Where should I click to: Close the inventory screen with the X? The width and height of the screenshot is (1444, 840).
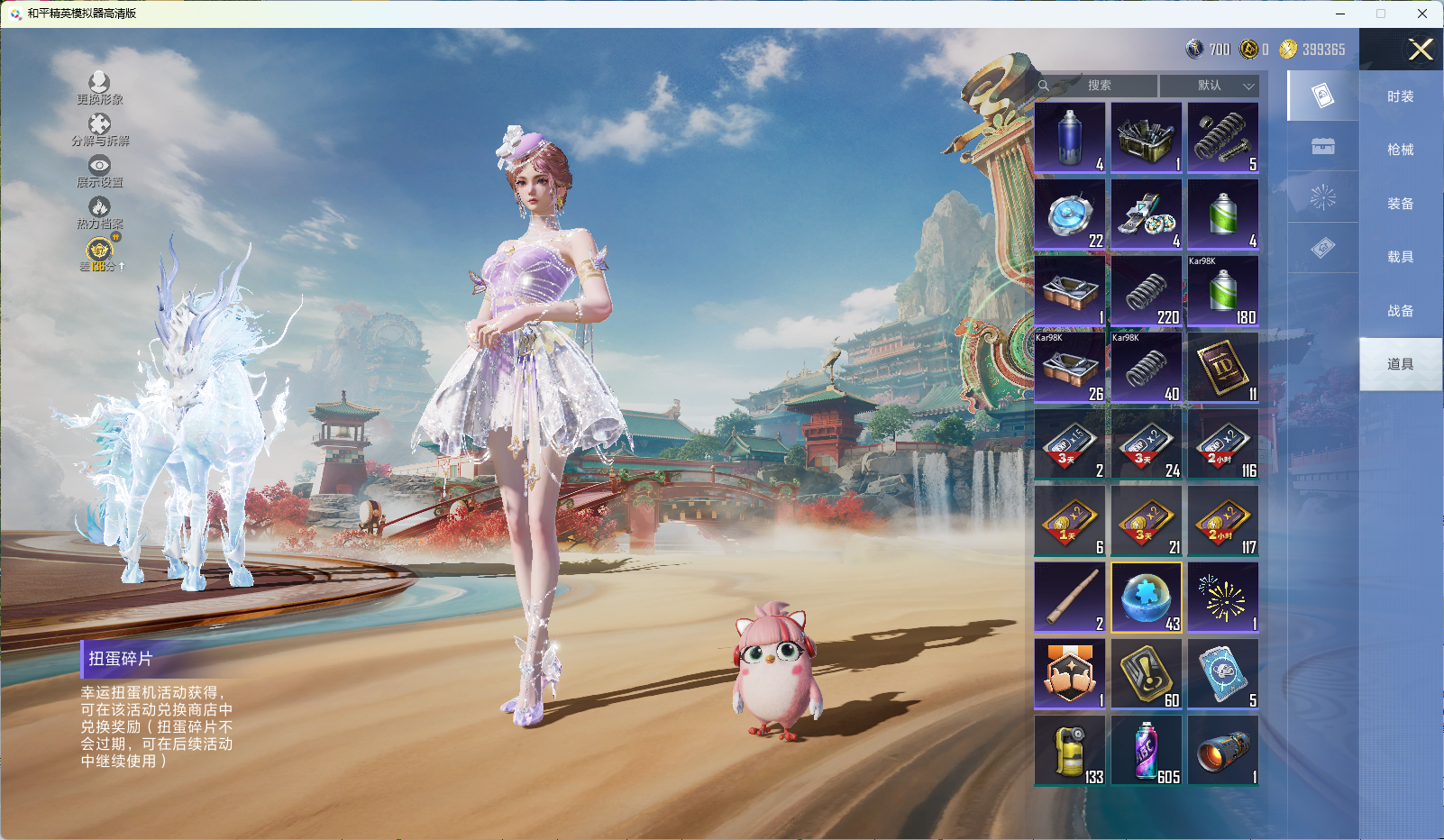[1421, 50]
